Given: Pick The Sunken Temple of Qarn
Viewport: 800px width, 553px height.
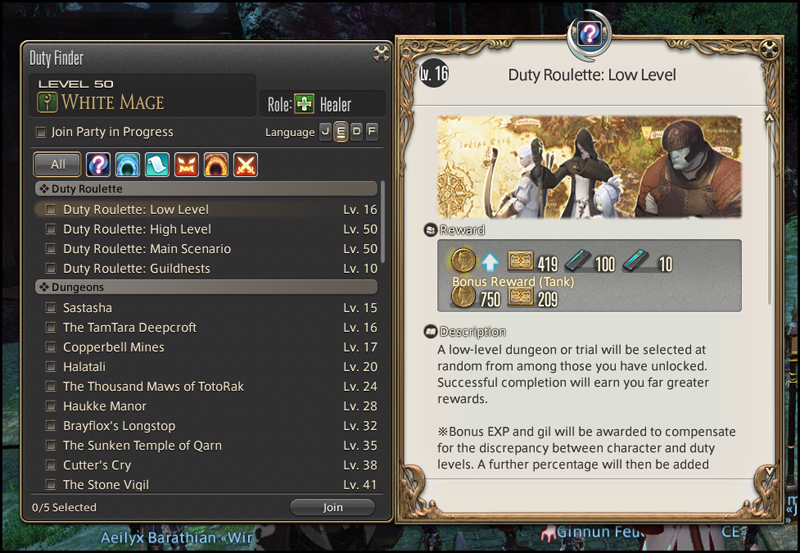Looking at the screenshot, I should pyautogui.click(x=142, y=445).
